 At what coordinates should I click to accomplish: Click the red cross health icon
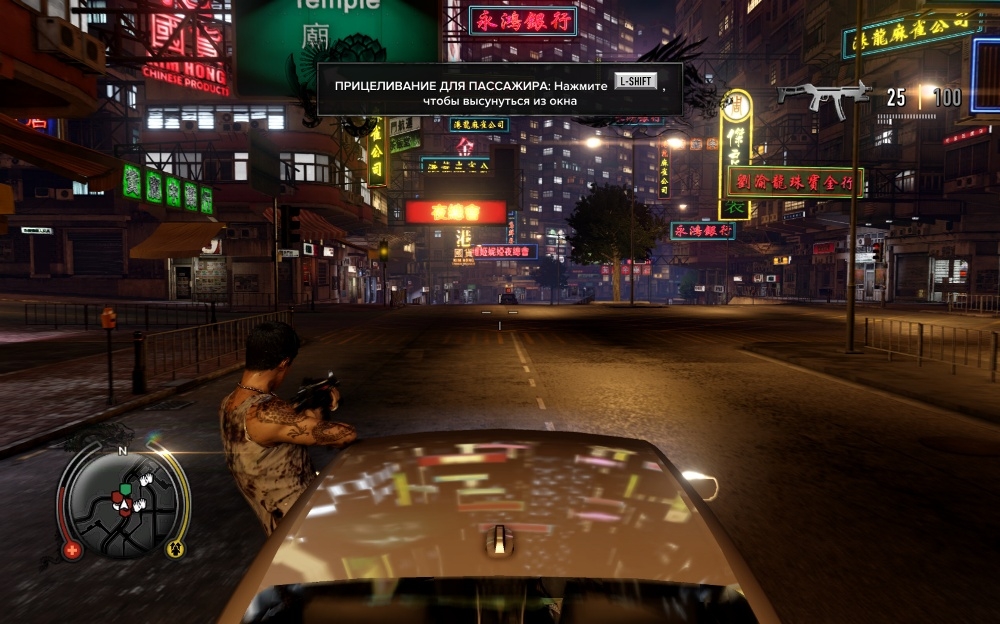coord(72,549)
